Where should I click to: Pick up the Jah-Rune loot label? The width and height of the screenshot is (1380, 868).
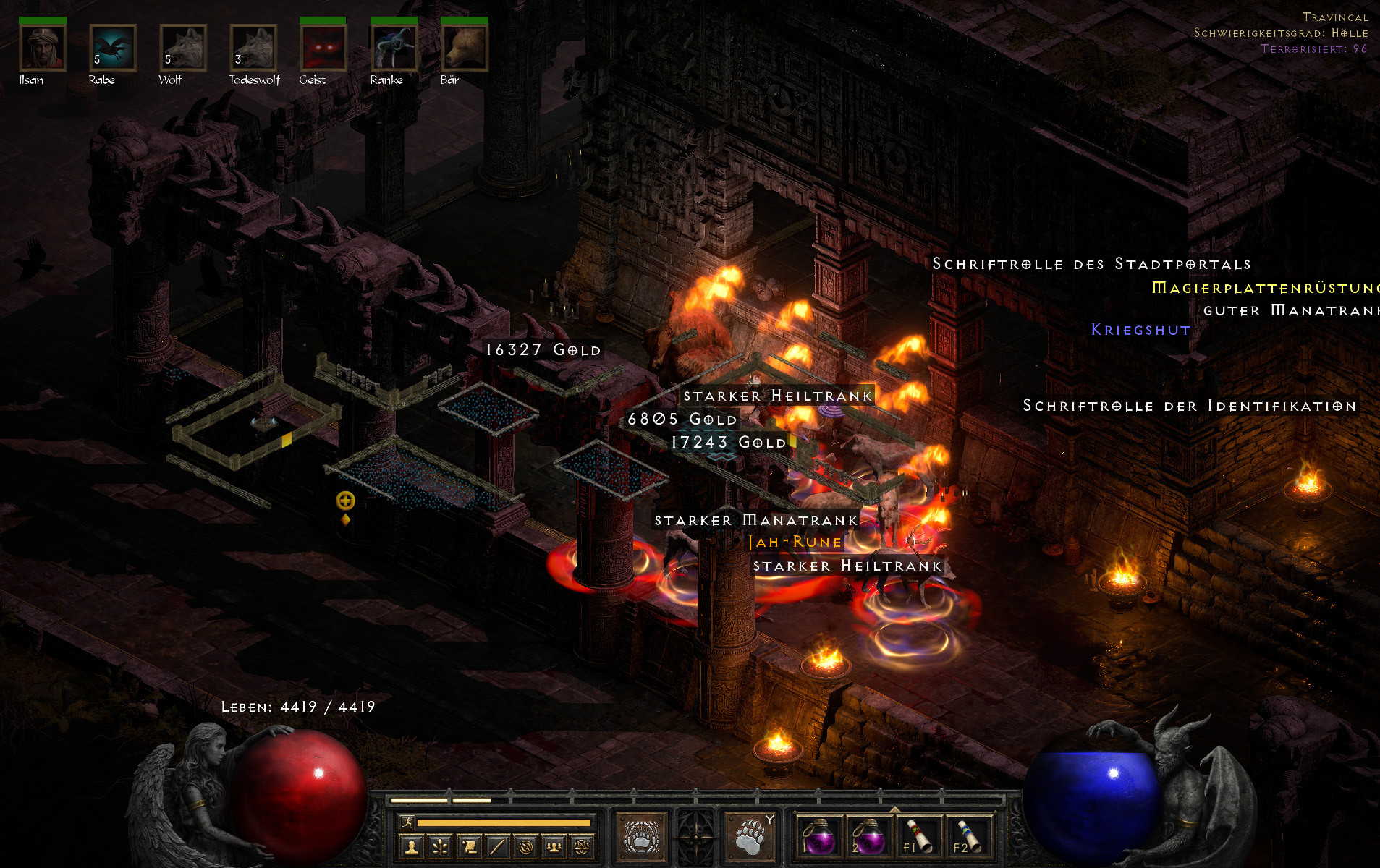pyautogui.click(x=795, y=542)
